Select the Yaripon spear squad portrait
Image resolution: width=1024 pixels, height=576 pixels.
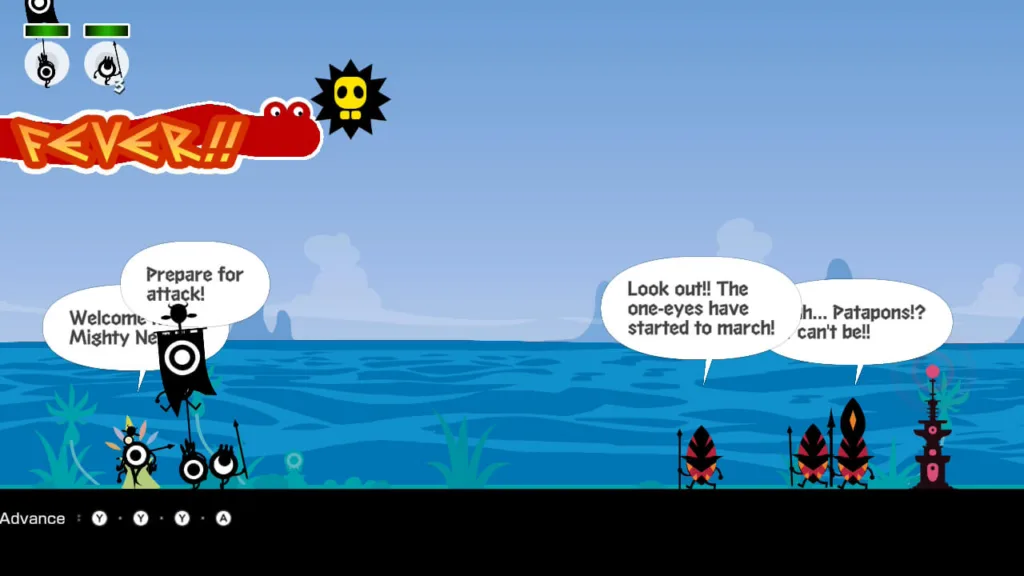pyautogui.click(x=106, y=64)
